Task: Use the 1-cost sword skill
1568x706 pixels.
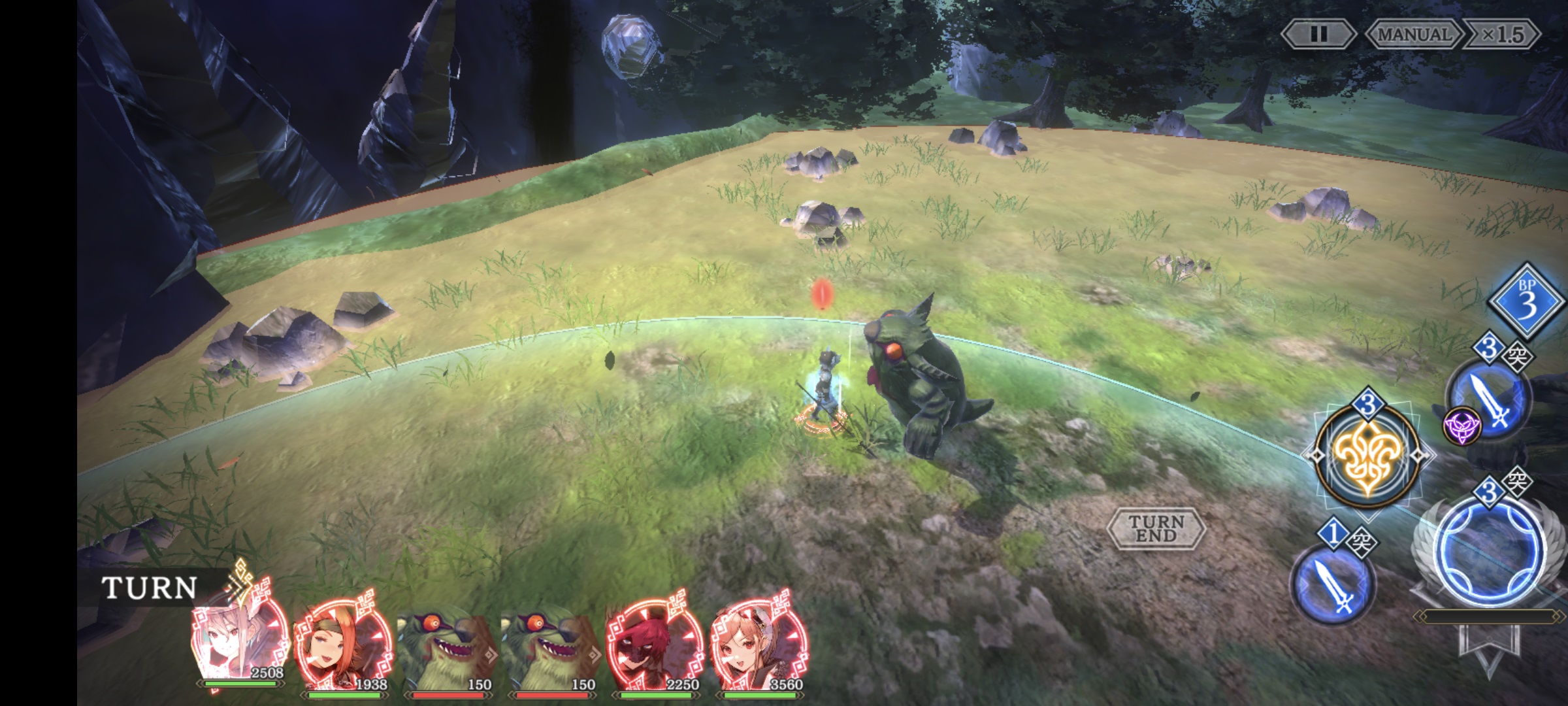Action: [1333, 584]
